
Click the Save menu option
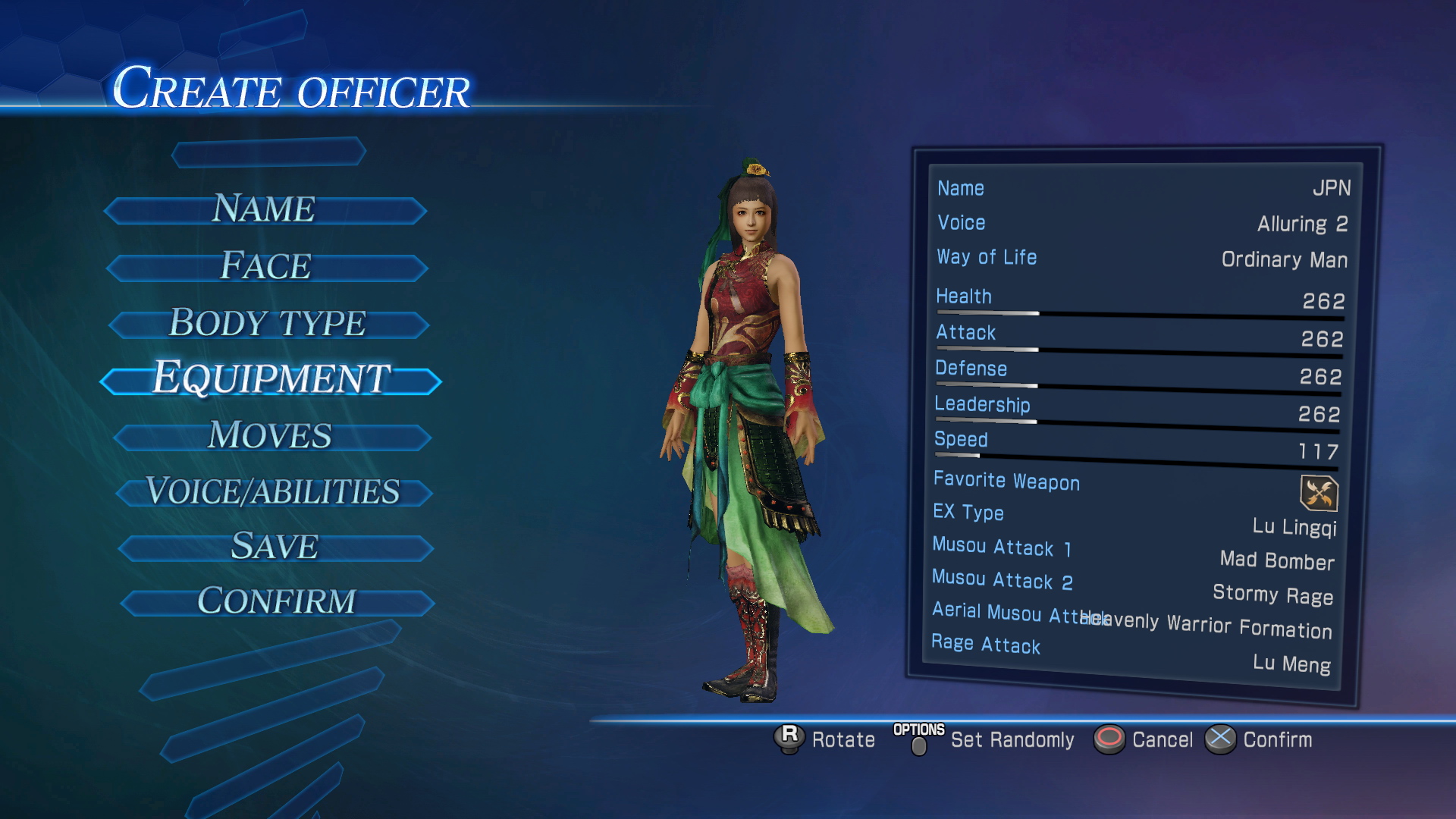(275, 548)
